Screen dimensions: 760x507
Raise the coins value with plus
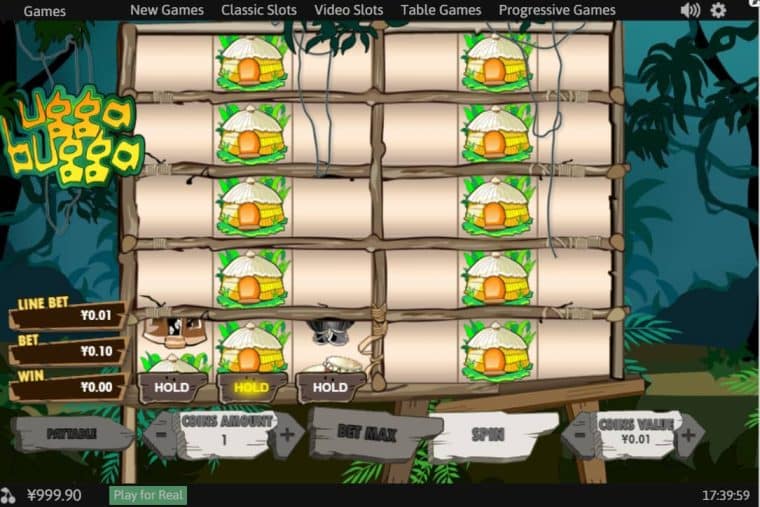click(x=687, y=434)
